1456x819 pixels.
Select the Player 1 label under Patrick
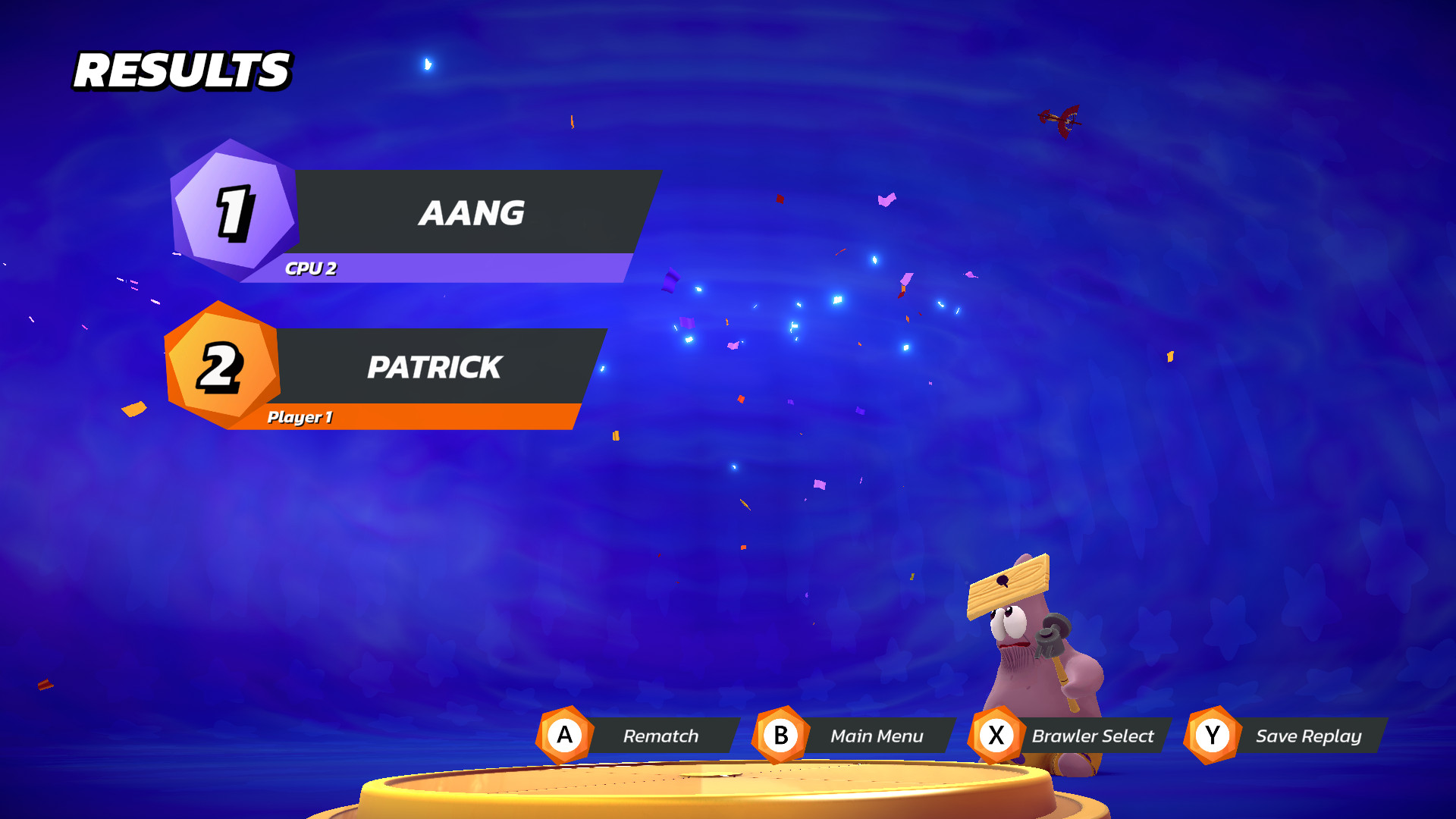click(x=300, y=418)
